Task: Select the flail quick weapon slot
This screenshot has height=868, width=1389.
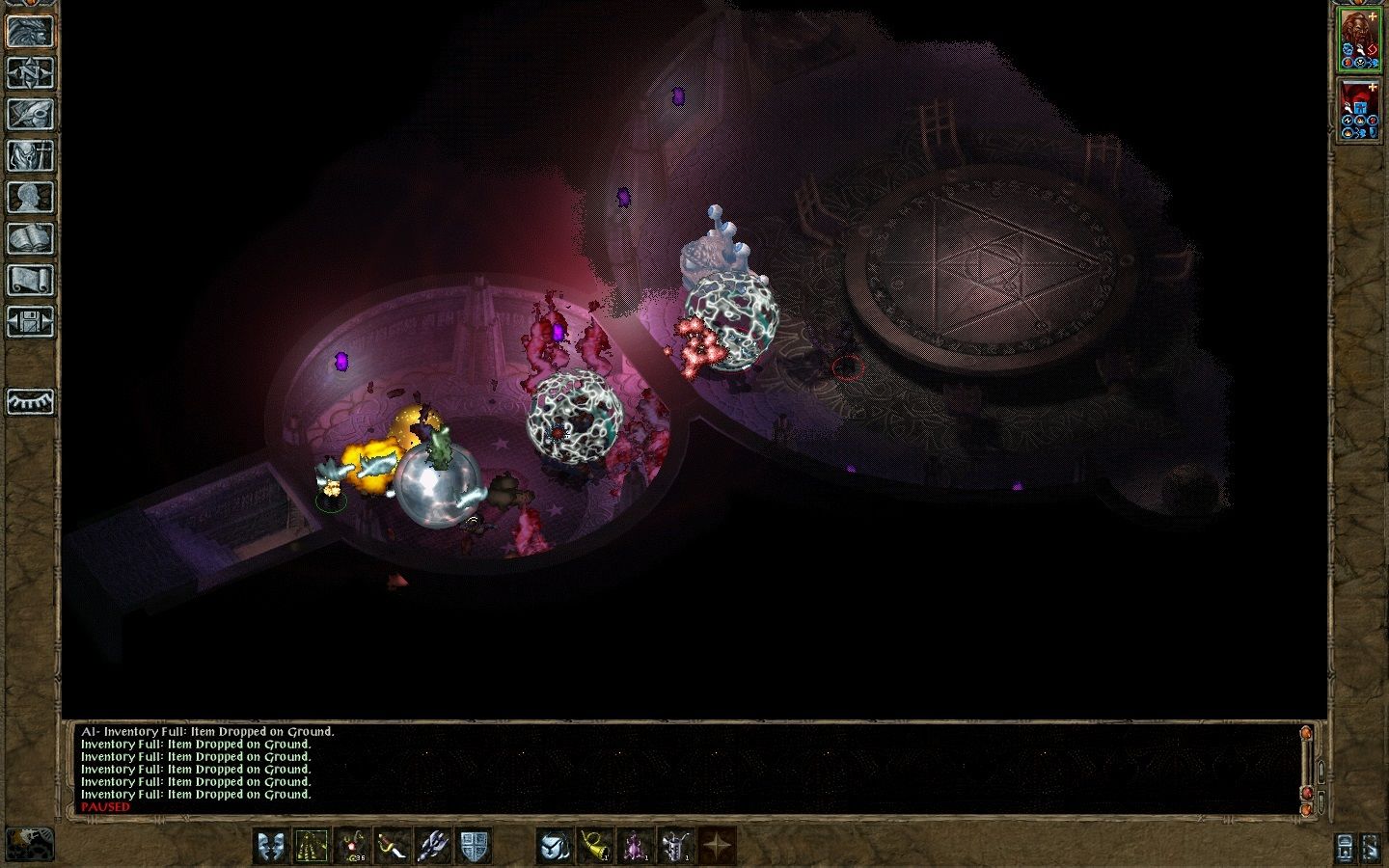Action: [x=433, y=845]
